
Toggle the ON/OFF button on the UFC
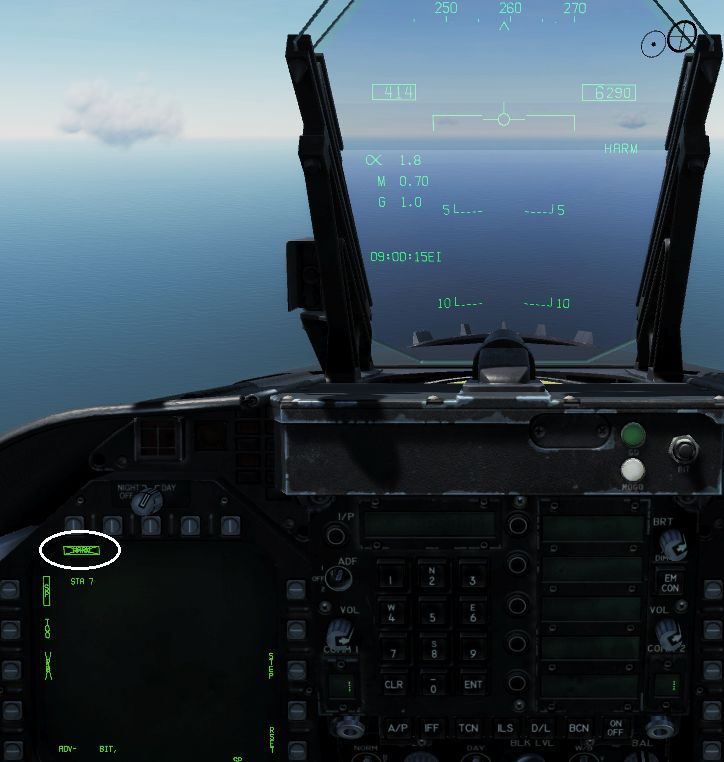click(x=616, y=729)
